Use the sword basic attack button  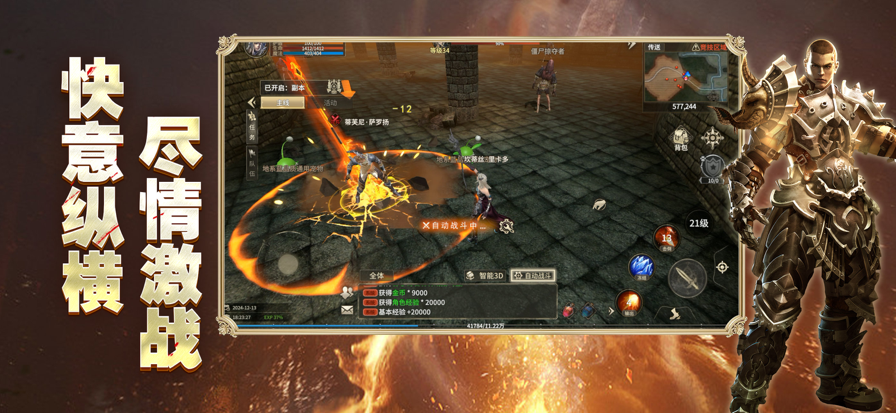(687, 278)
